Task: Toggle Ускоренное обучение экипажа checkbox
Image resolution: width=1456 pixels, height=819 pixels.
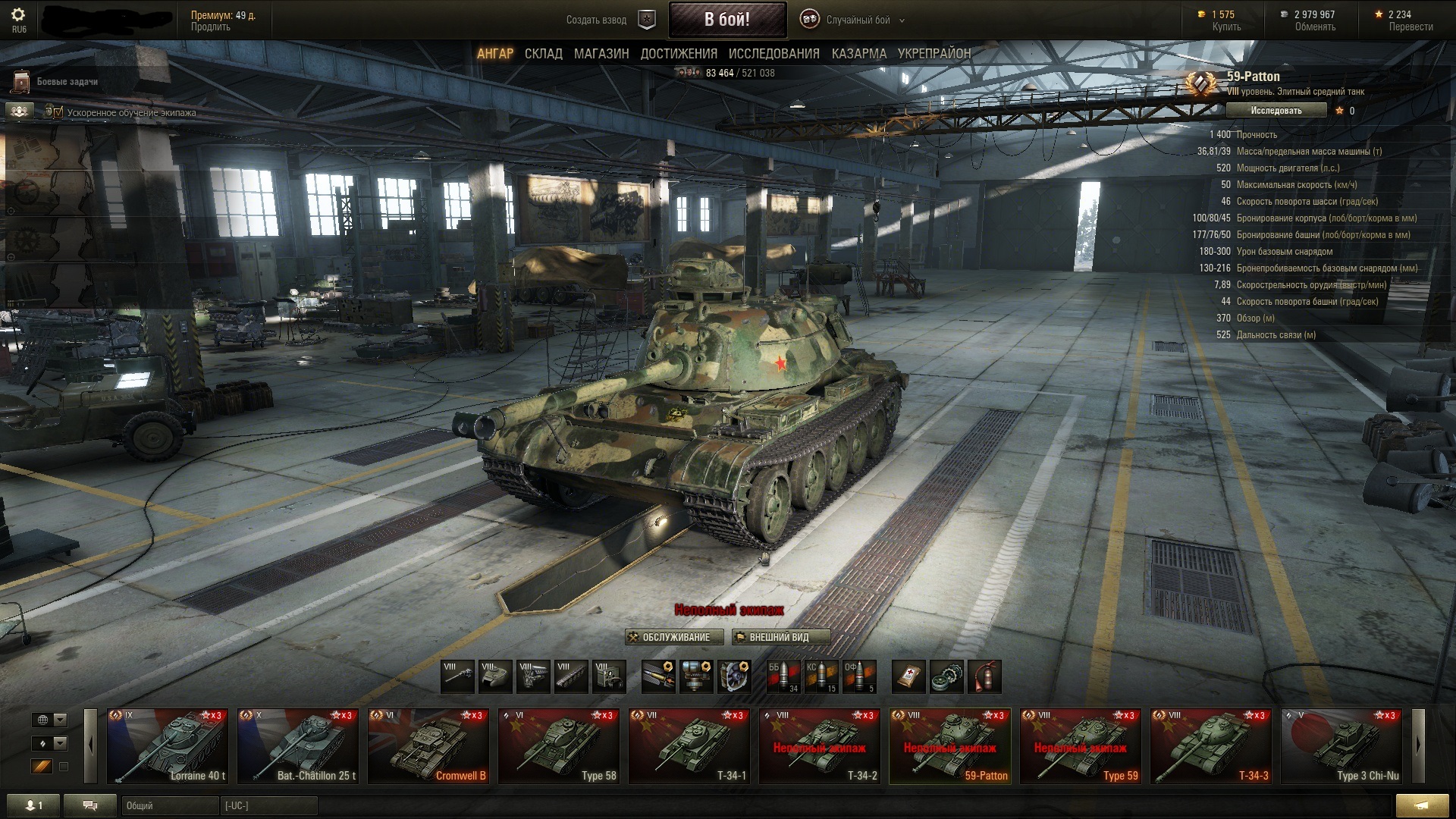Action: click(x=54, y=112)
